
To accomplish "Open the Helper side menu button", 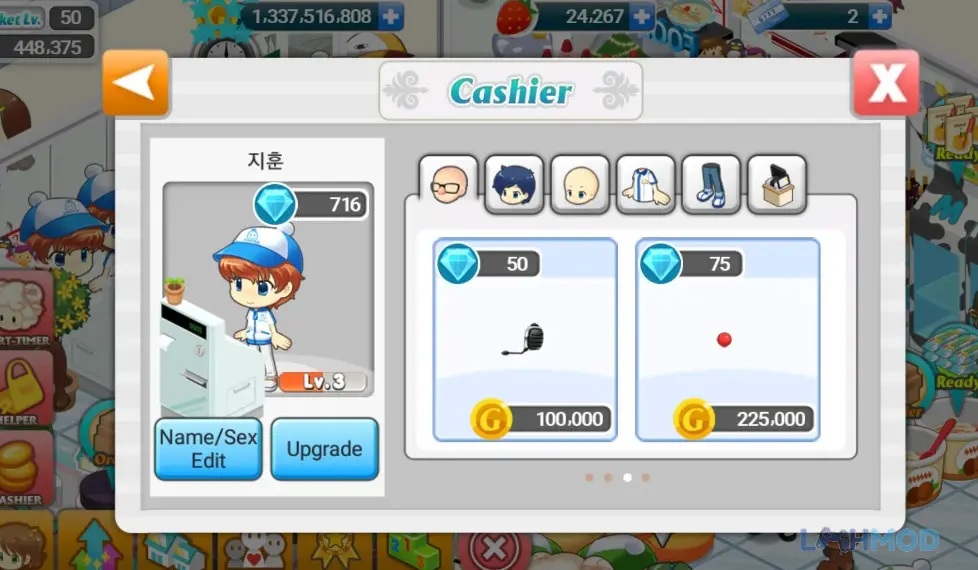I will 25,392.
